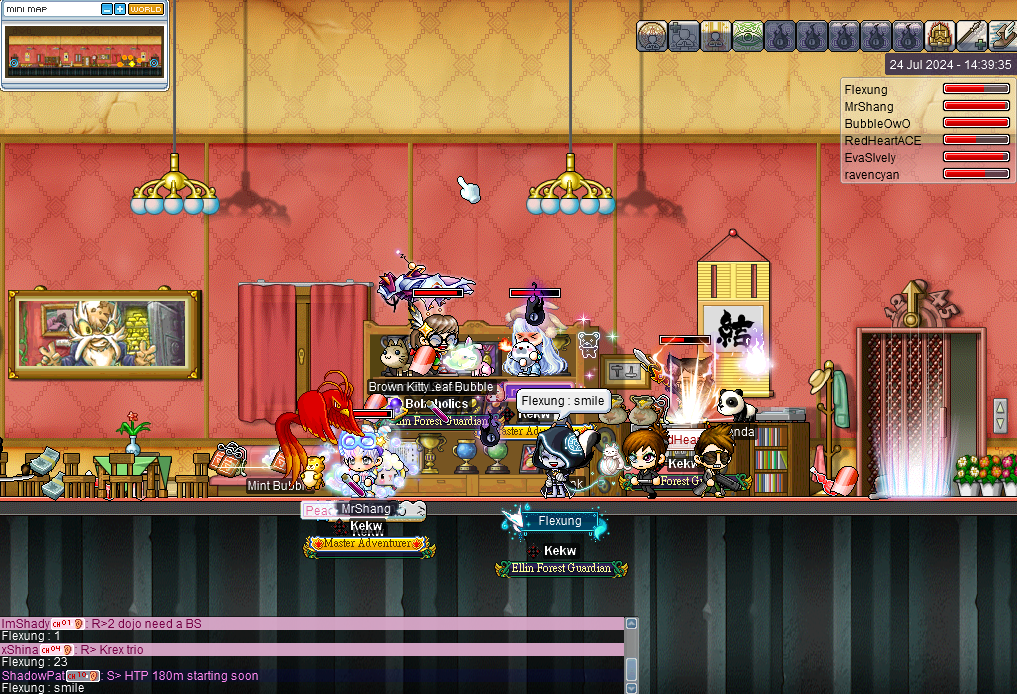This screenshot has height=694, width=1017.
Task: Click the mini map room preview
Action: pyautogui.click(x=84, y=52)
